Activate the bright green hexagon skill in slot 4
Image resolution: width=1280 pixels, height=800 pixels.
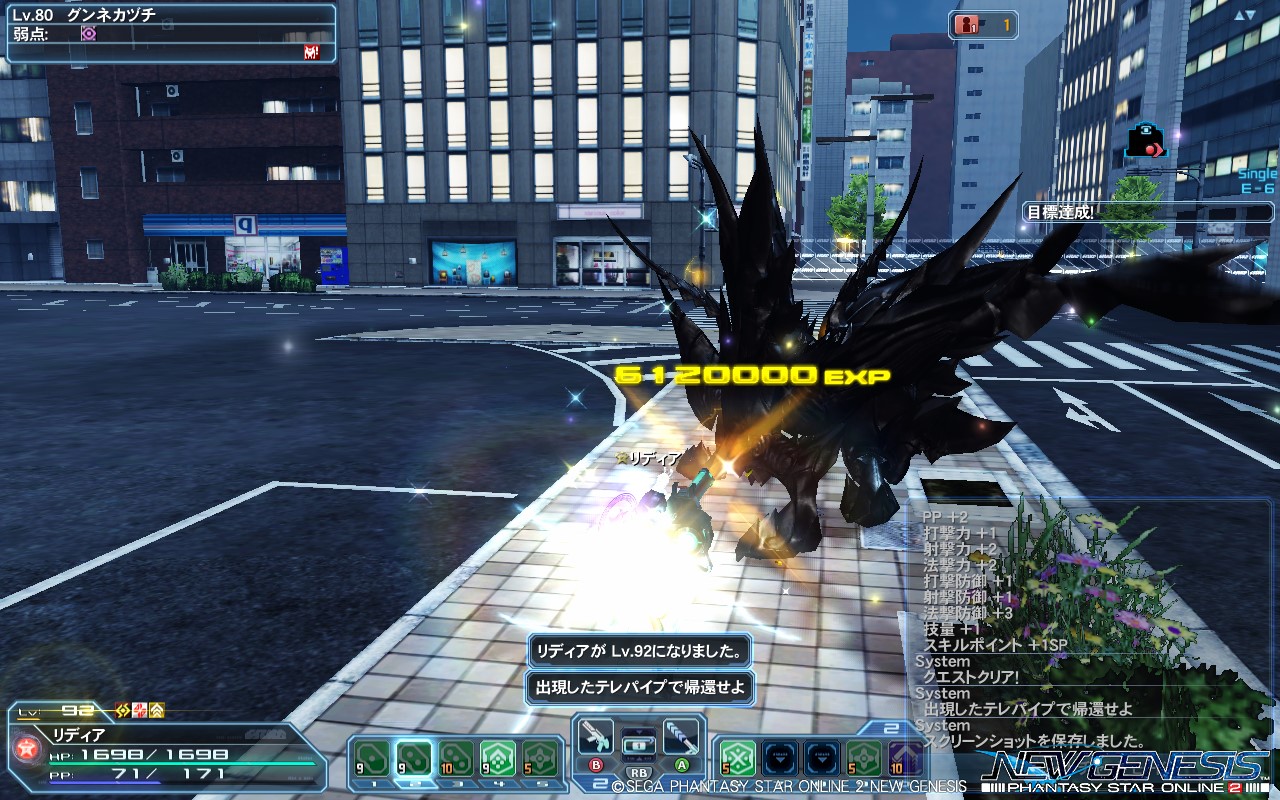(498, 759)
